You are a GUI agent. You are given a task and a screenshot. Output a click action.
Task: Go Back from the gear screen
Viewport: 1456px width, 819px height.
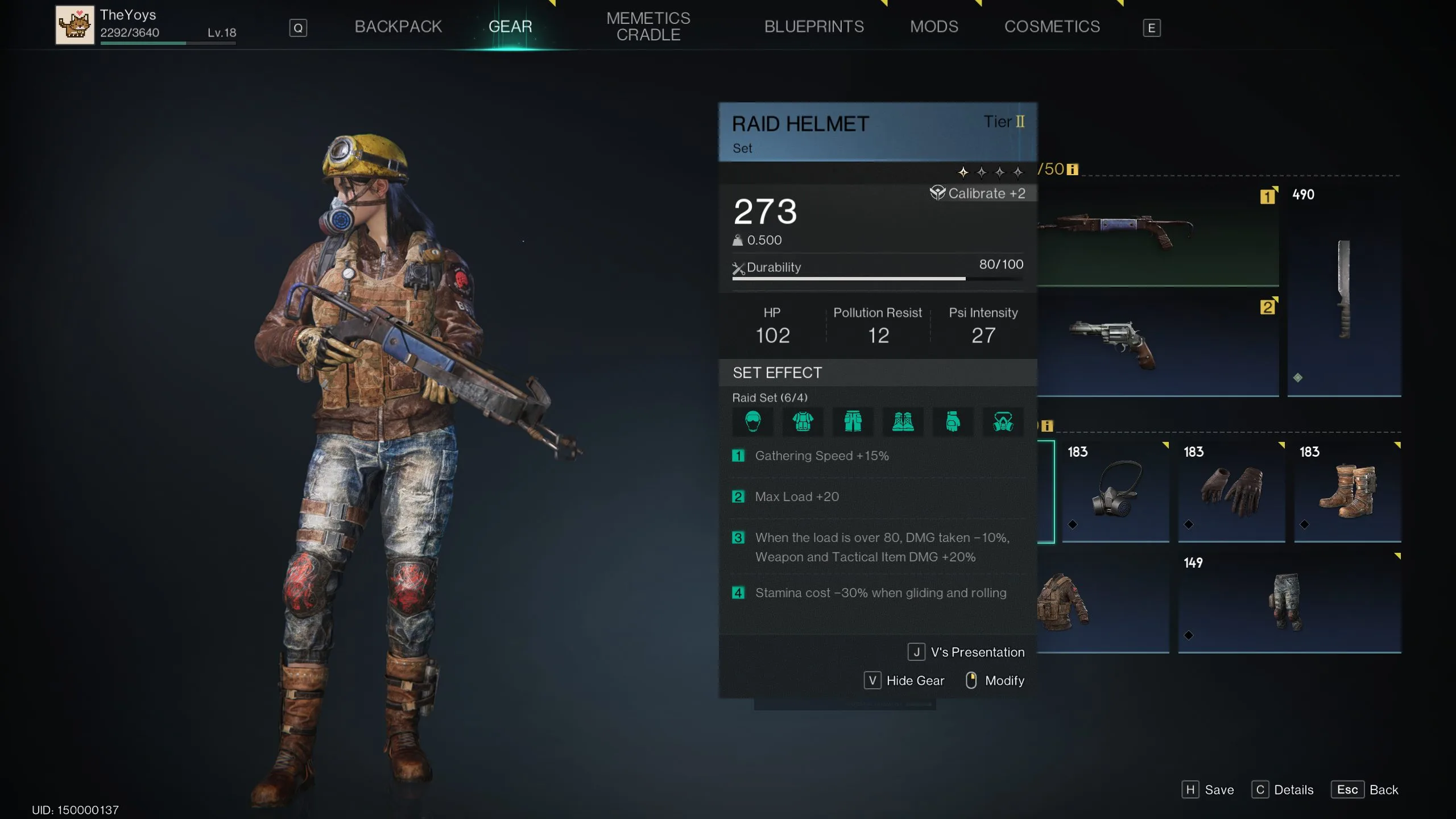[x=1364, y=789]
